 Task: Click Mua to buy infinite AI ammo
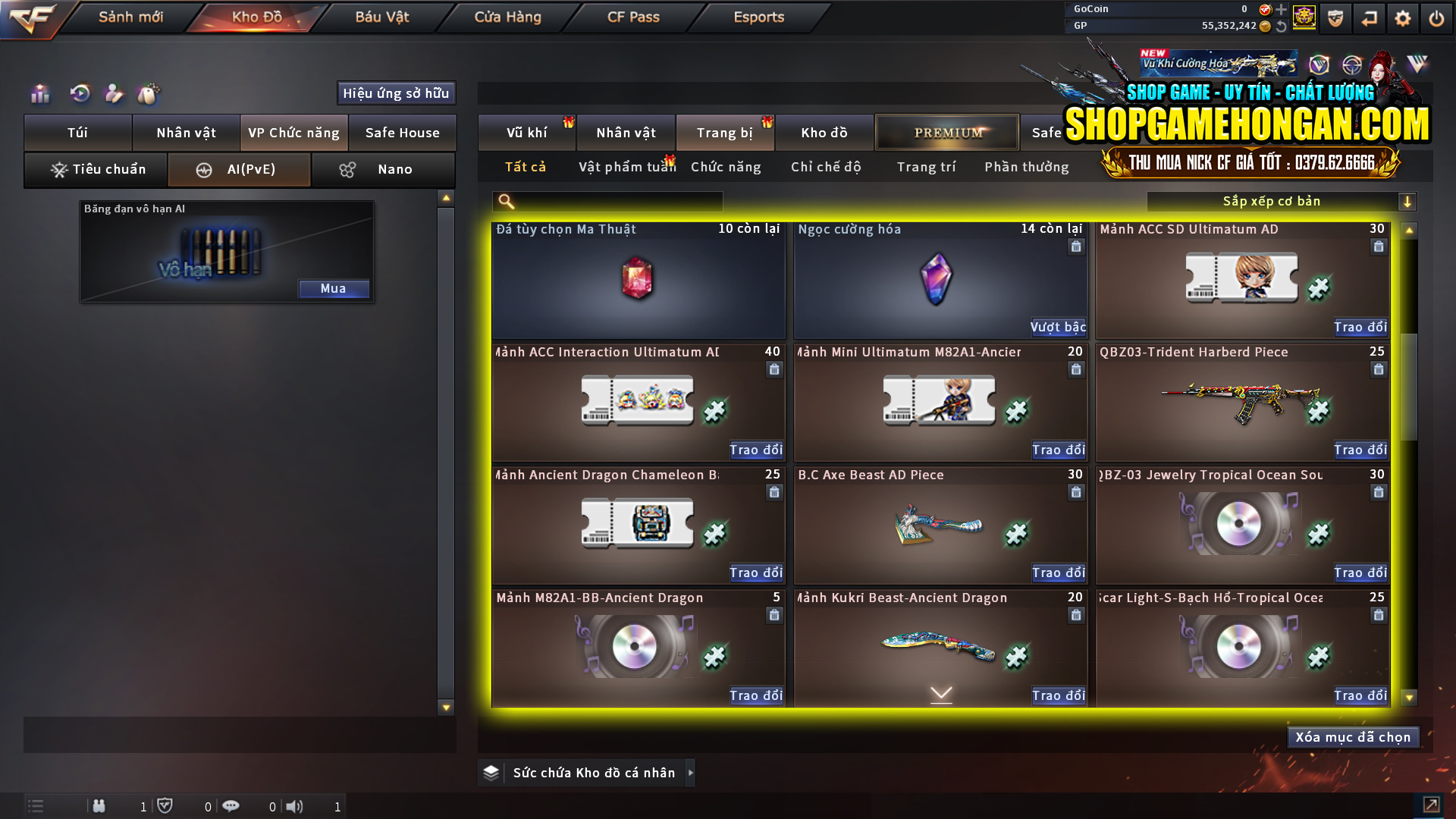[334, 288]
